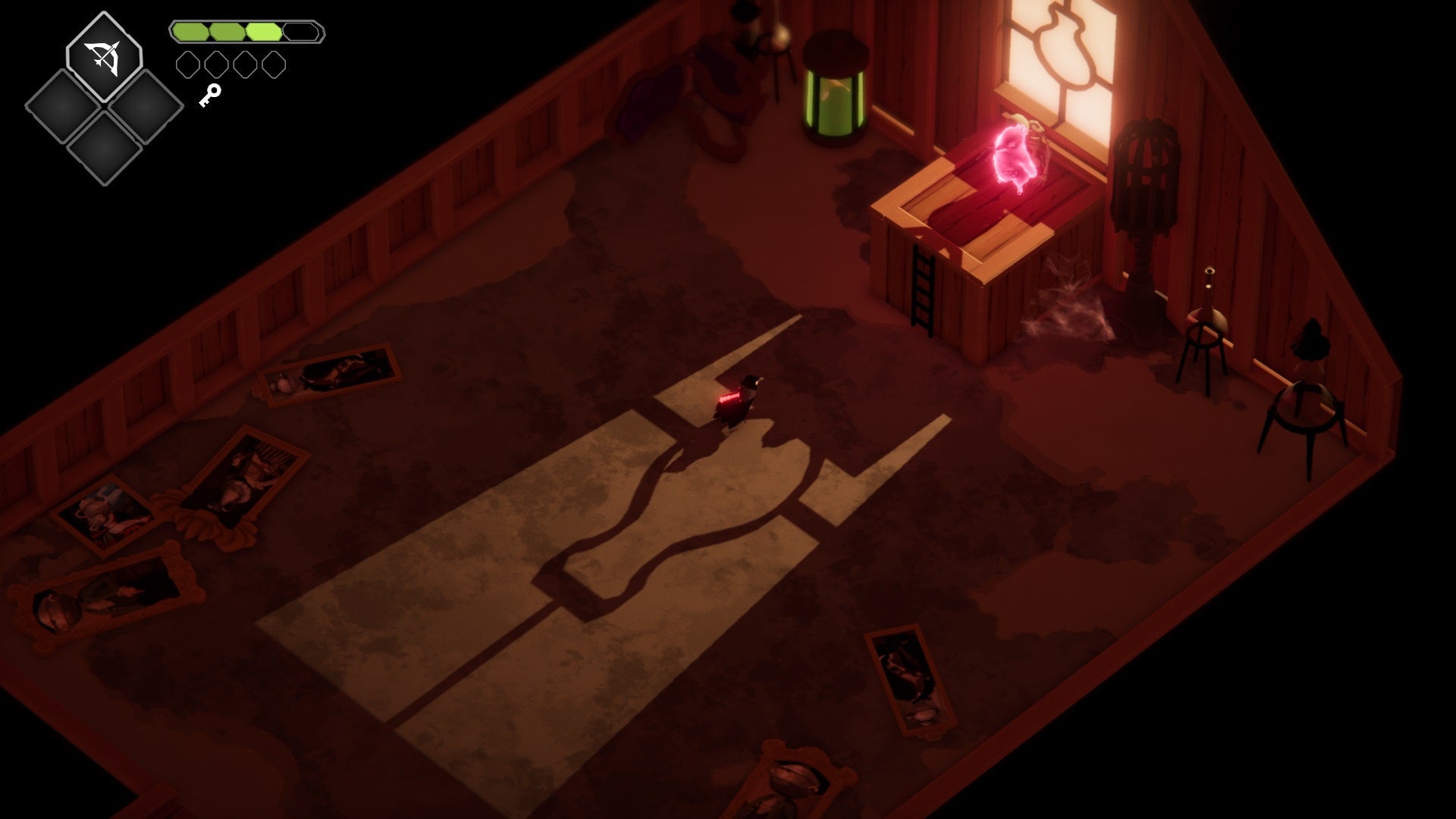Click the key inventory icon
This screenshot has height=819, width=1456.
(209, 95)
